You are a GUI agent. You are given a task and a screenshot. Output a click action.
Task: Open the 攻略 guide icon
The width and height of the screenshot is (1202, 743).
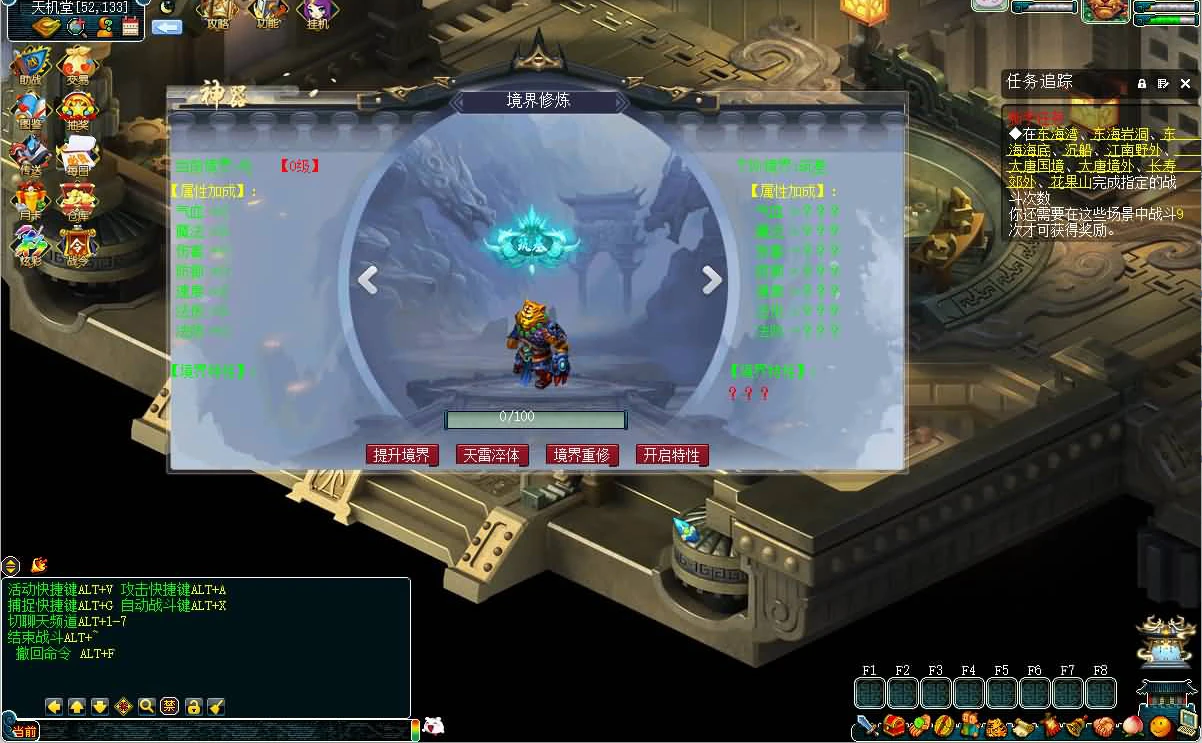pyautogui.click(x=218, y=13)
